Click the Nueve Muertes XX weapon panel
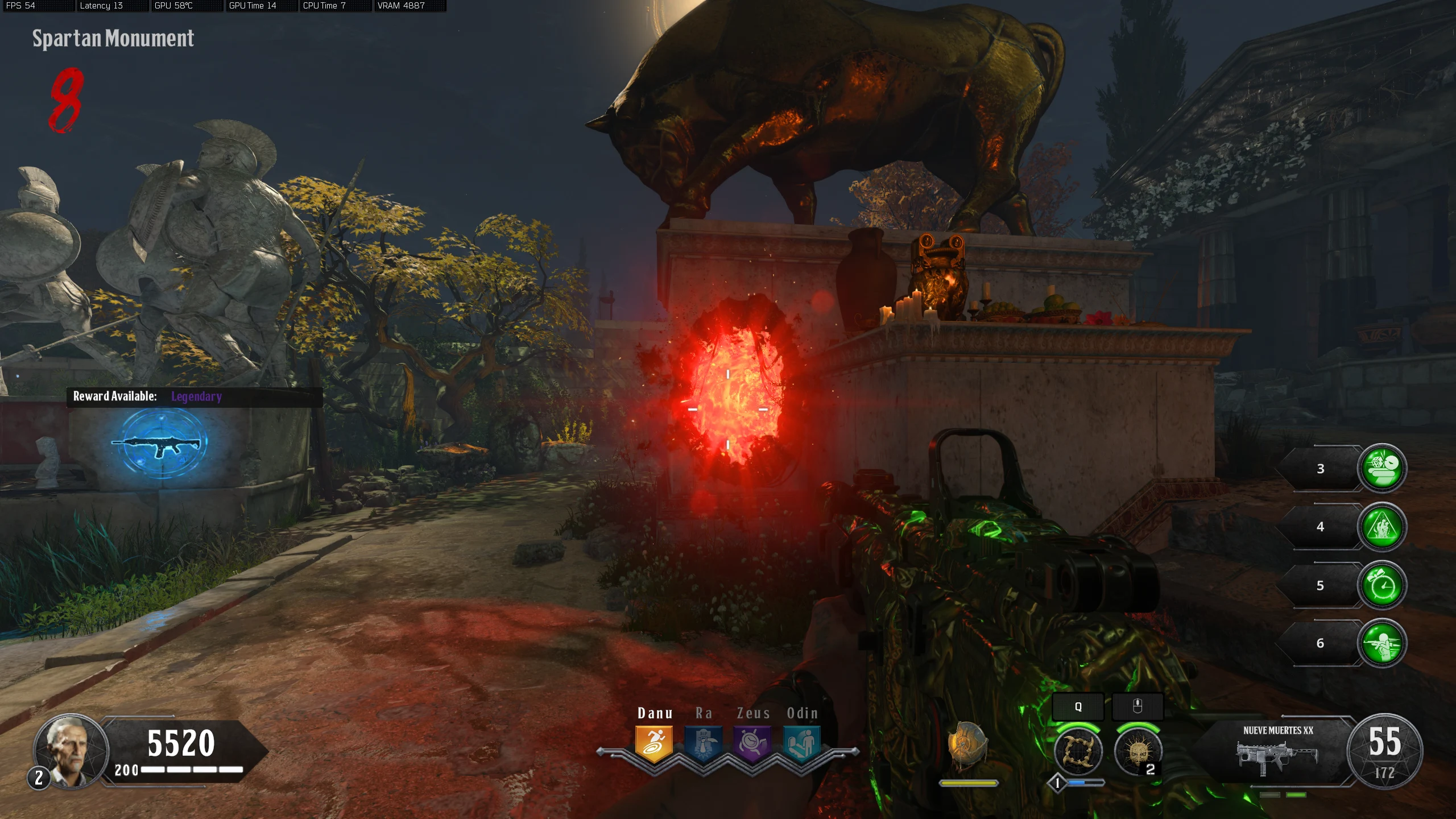Image resolution: width=1456 pixels, height=819 pixels. tap(1277, 752)
